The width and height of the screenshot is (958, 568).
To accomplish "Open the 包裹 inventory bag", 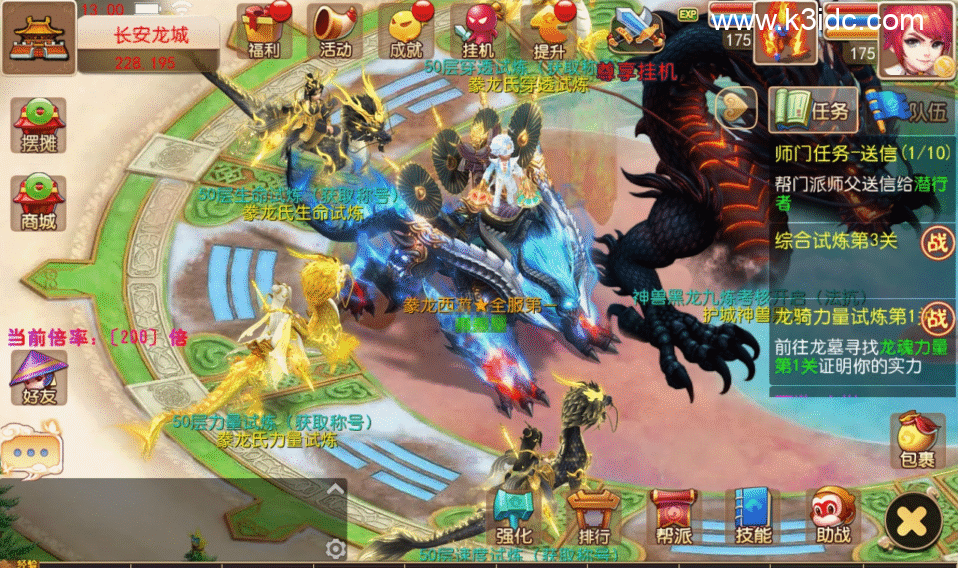I will [x=915, y=442].
